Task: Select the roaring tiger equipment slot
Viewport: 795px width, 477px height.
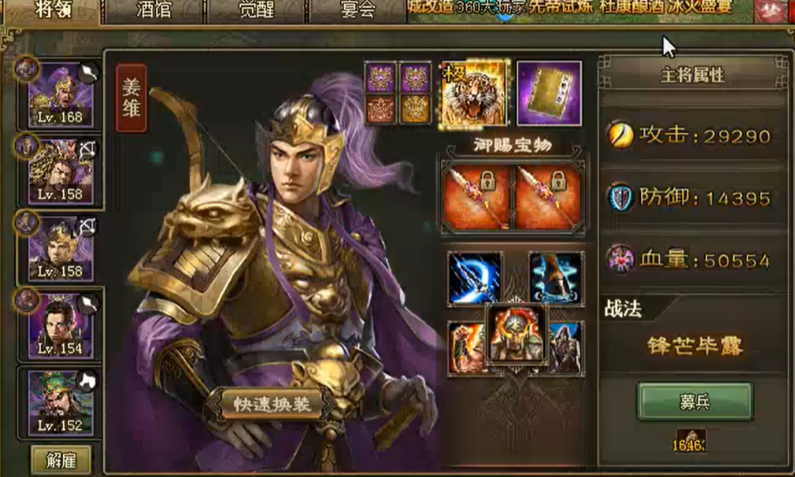Action: (x=473, y=94)
